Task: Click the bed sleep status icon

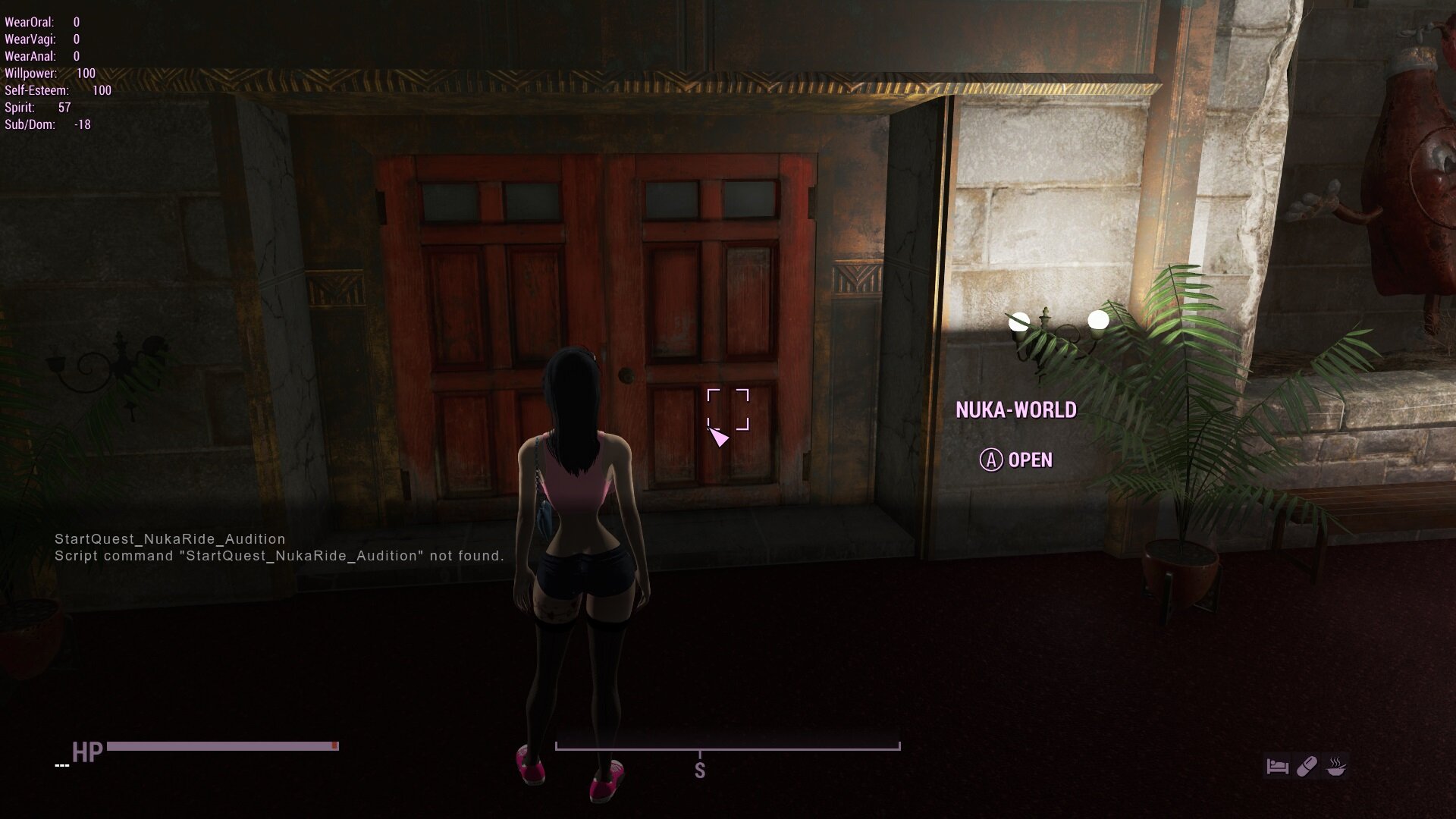Action: [1277, 767]
